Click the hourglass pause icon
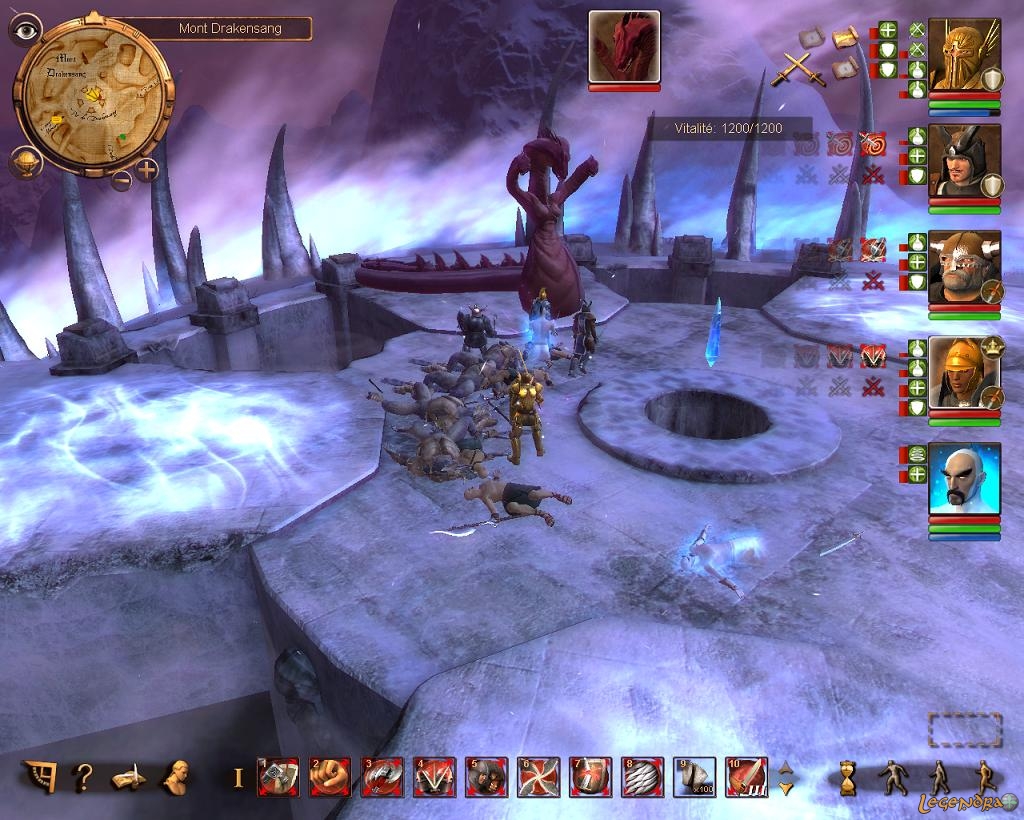1024x820 pixels. pos(849,777)
